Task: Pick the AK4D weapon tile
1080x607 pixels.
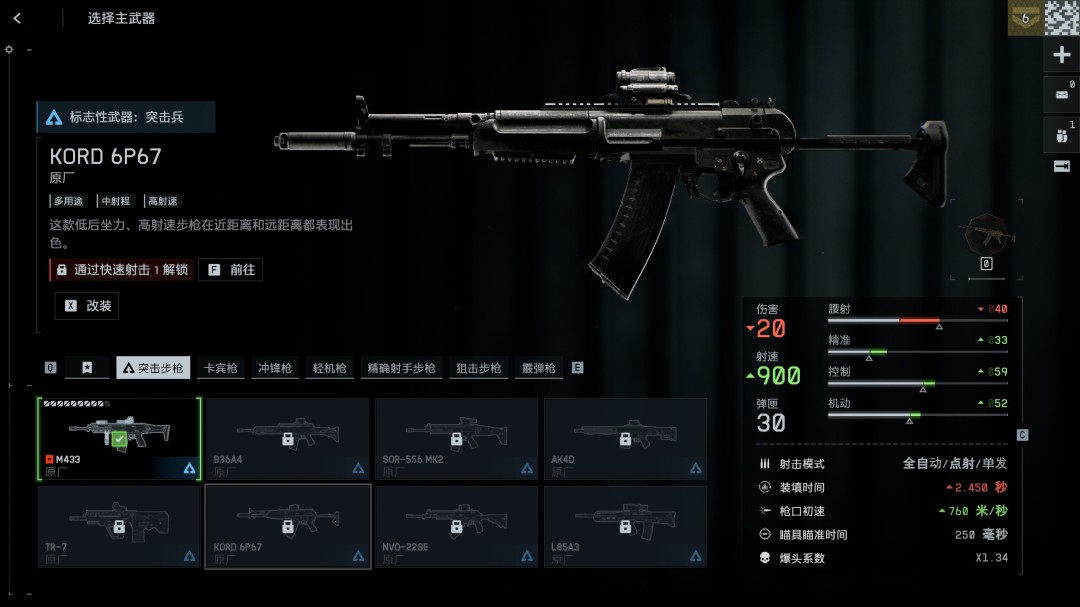Action: point(625,438)
